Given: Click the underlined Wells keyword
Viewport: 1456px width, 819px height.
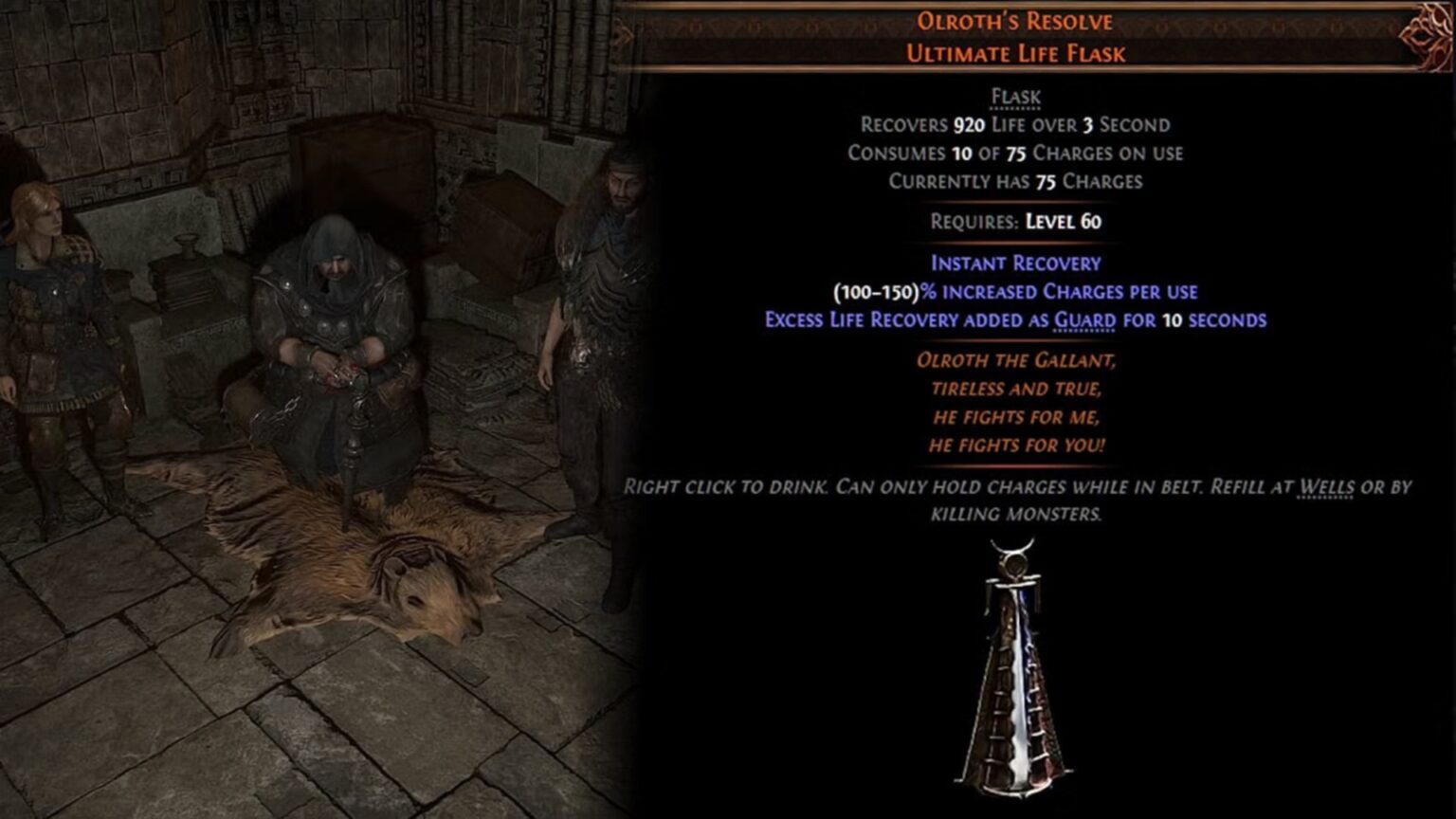Looking at the screenshot, I should [x=1325, y=487].
